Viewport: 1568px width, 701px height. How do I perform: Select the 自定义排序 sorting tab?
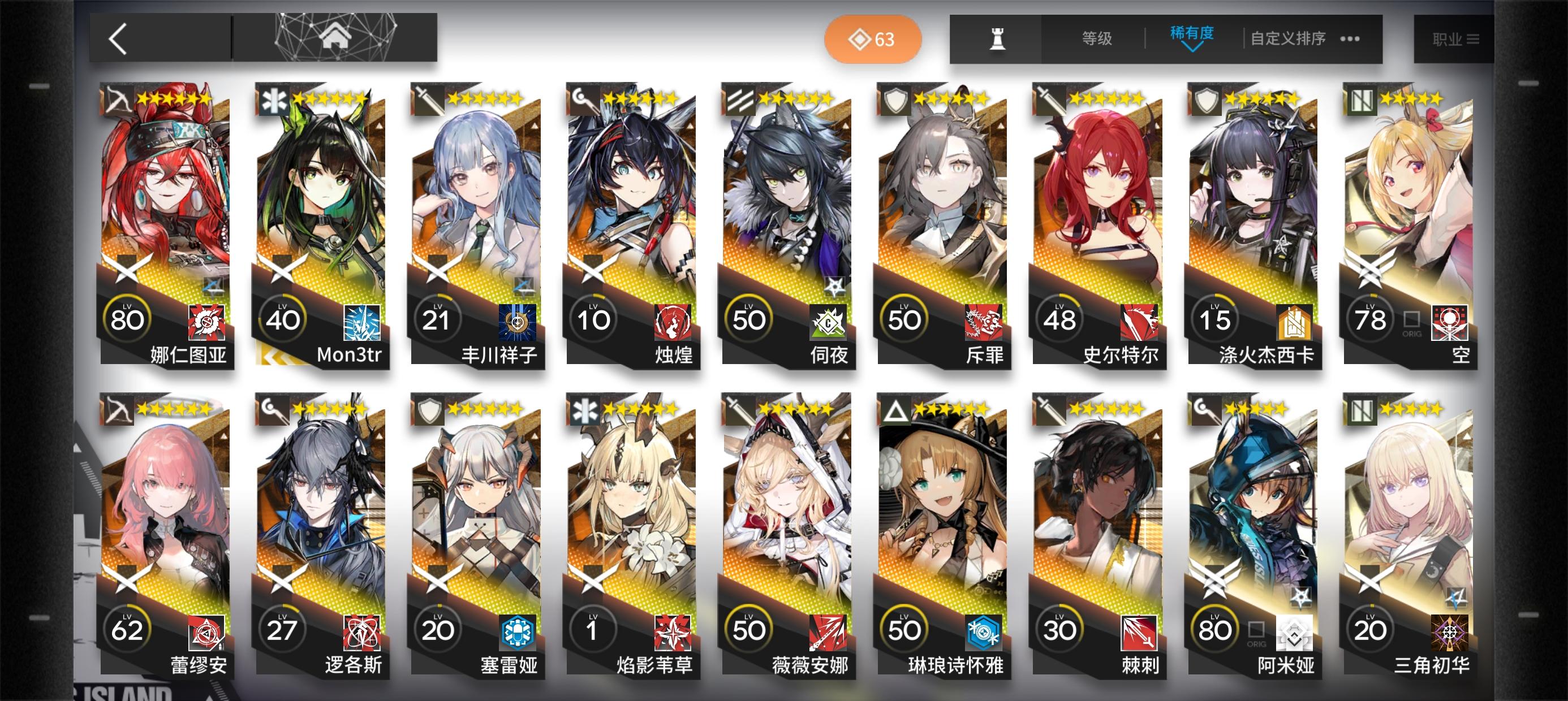1287,38
